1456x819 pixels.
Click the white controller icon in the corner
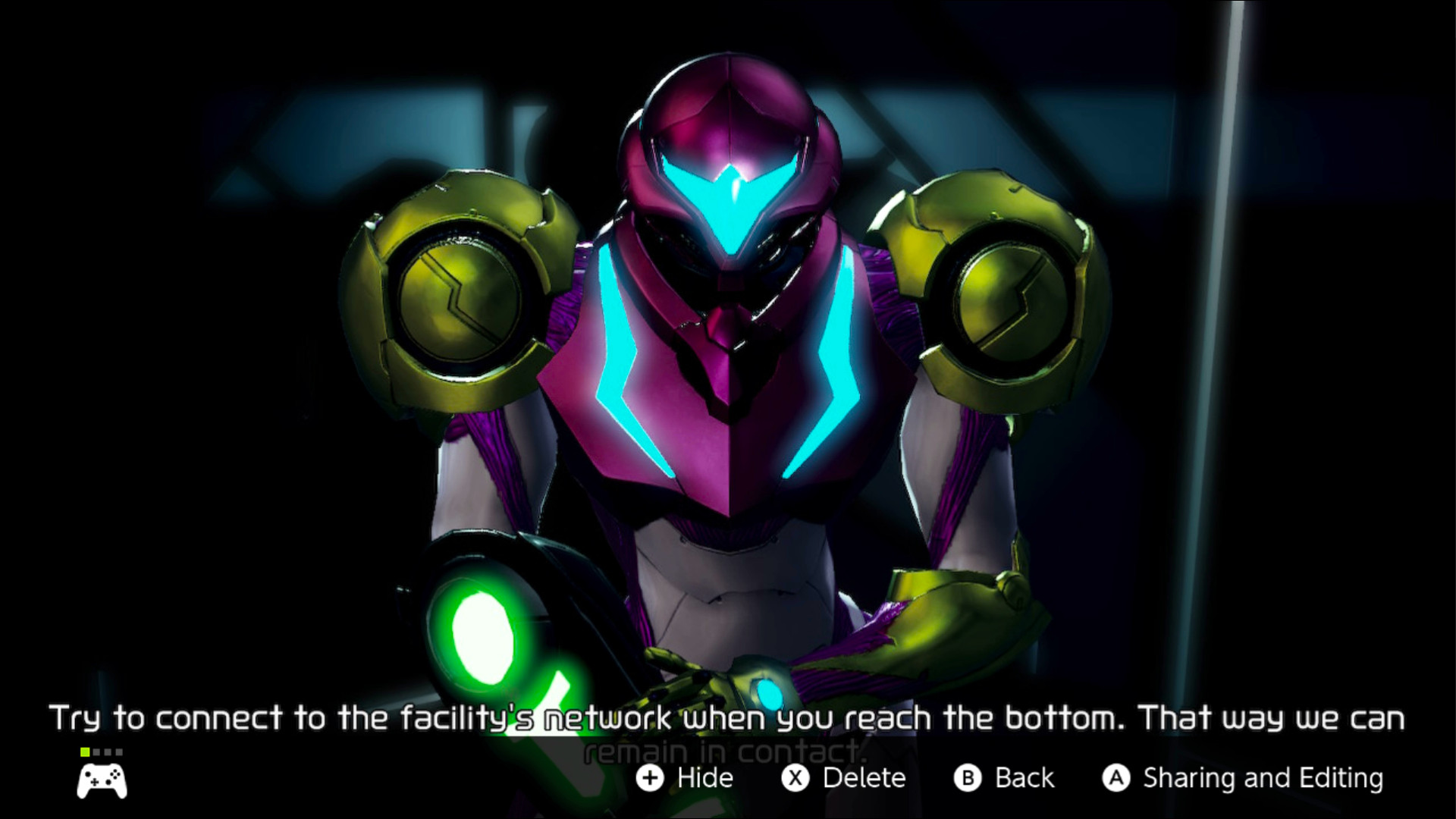point(102,780)
